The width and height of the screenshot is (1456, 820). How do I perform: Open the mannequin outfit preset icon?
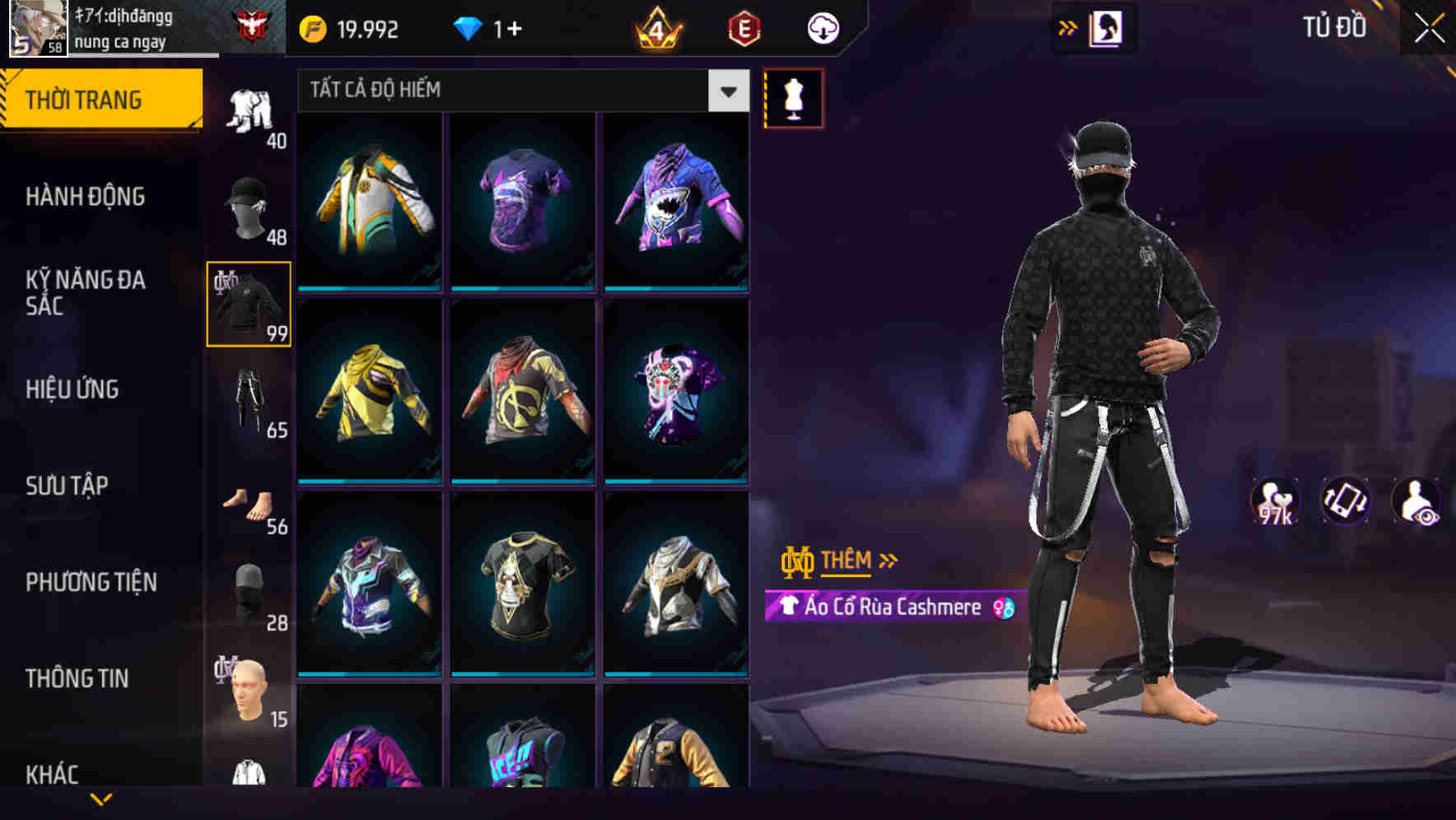pyautogui.click(x=793, y=98)
